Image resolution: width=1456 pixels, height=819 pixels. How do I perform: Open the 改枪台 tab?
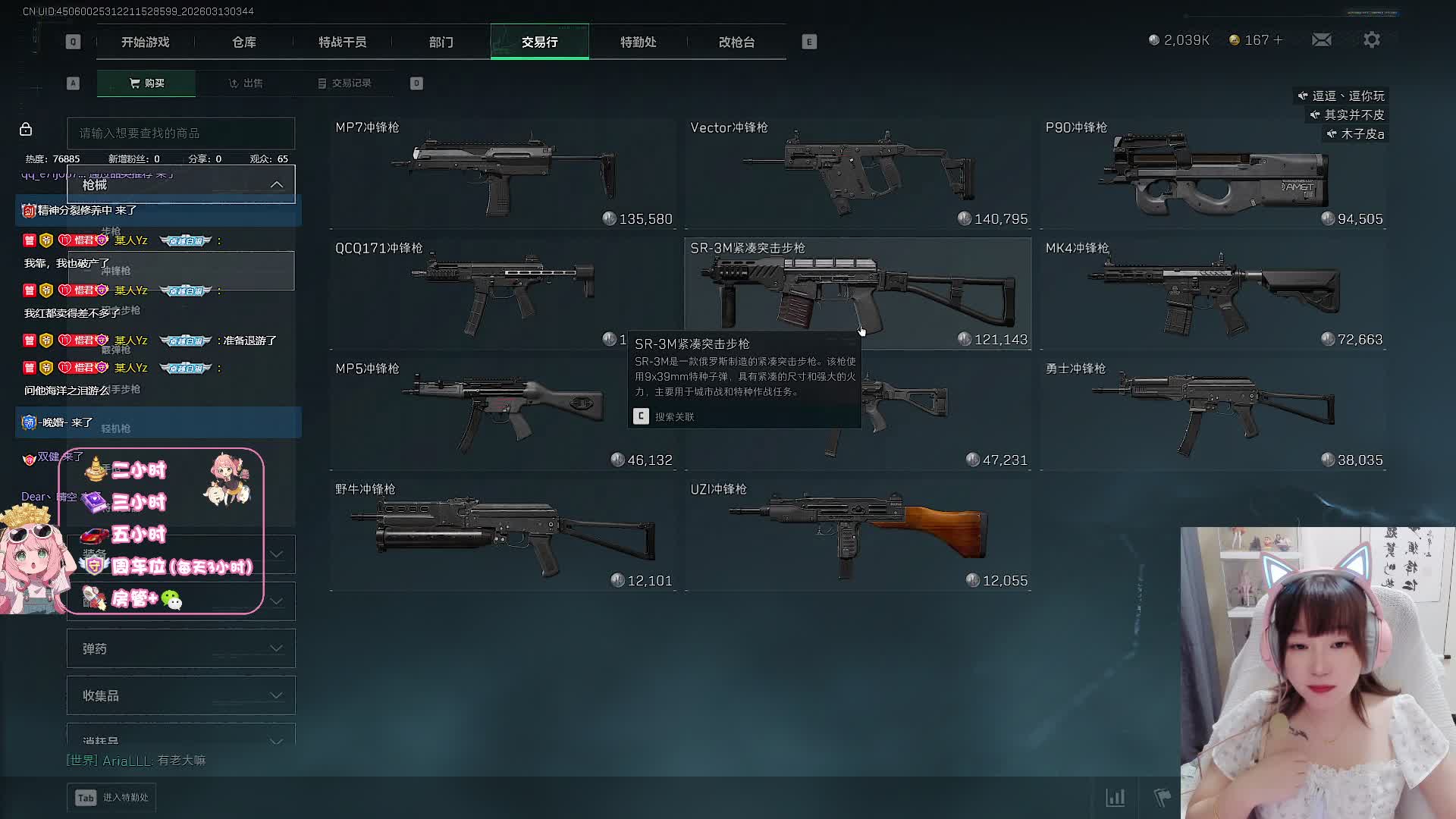tap(736, 42)
